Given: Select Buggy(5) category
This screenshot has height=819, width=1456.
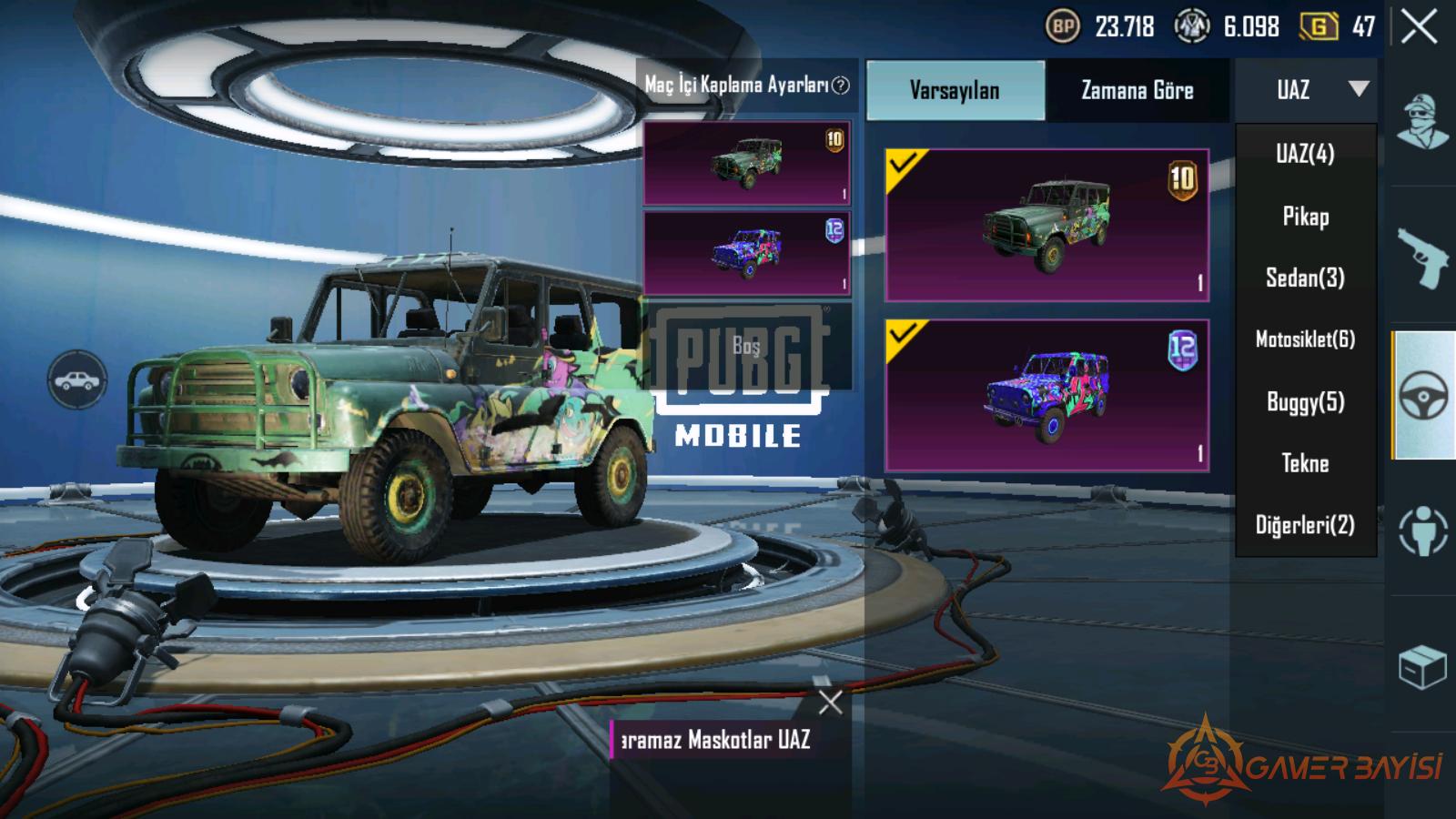Looking at the screenshot, I should pyautogui.click(x=1305, y=401).
